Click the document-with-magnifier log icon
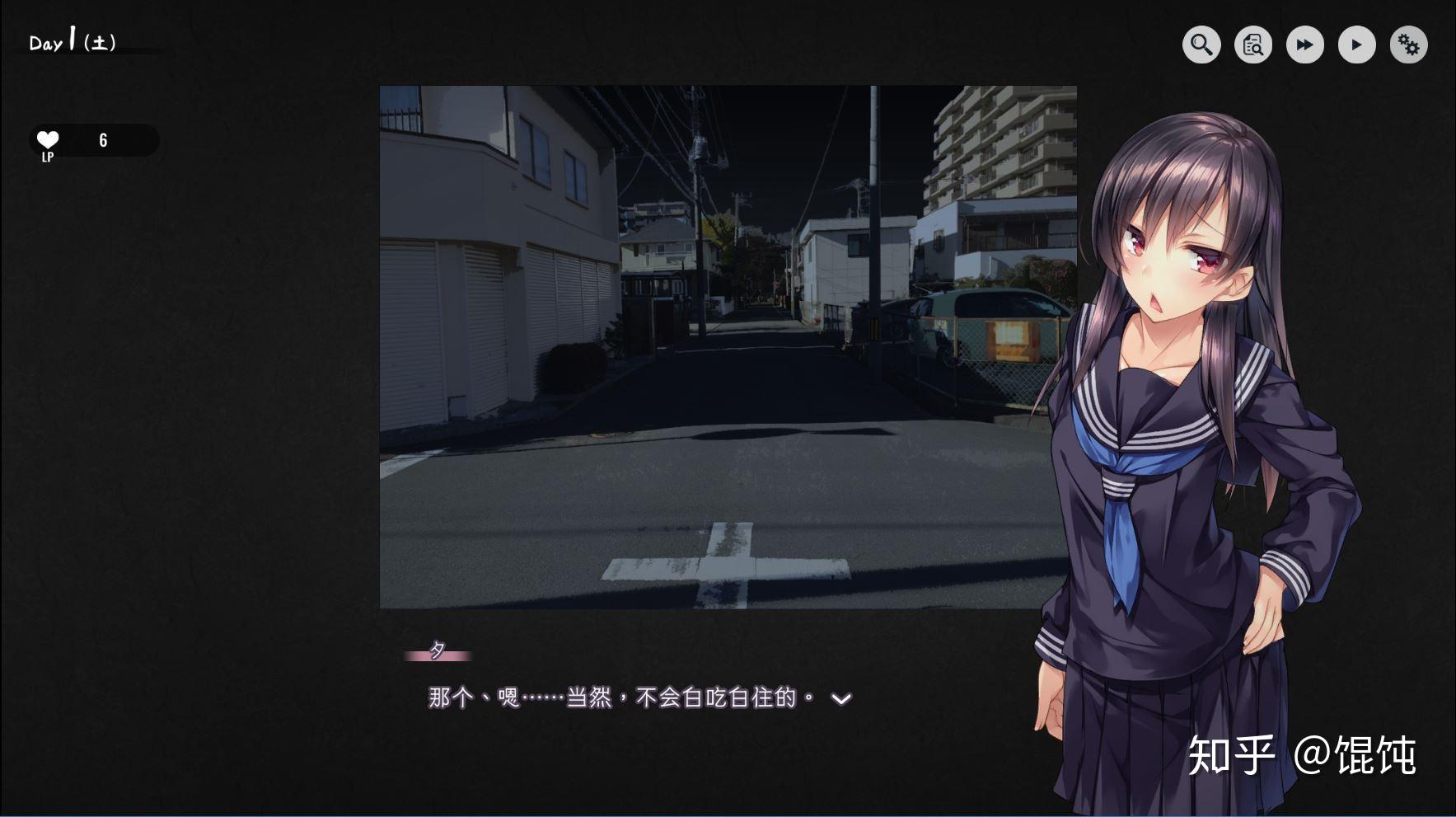 coord(1252,45)
